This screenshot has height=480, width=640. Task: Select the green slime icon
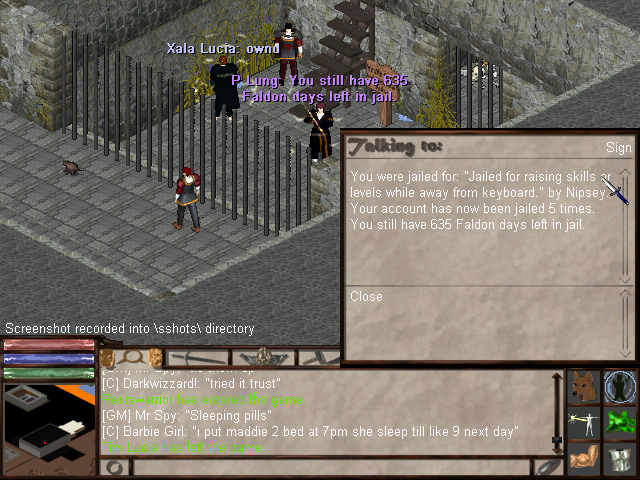(x=620, y=421)
